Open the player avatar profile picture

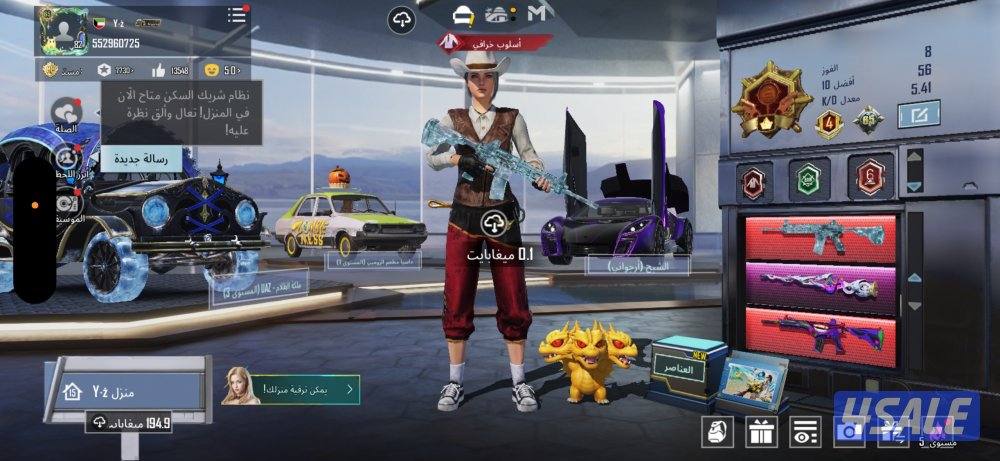tap(62, 30)
